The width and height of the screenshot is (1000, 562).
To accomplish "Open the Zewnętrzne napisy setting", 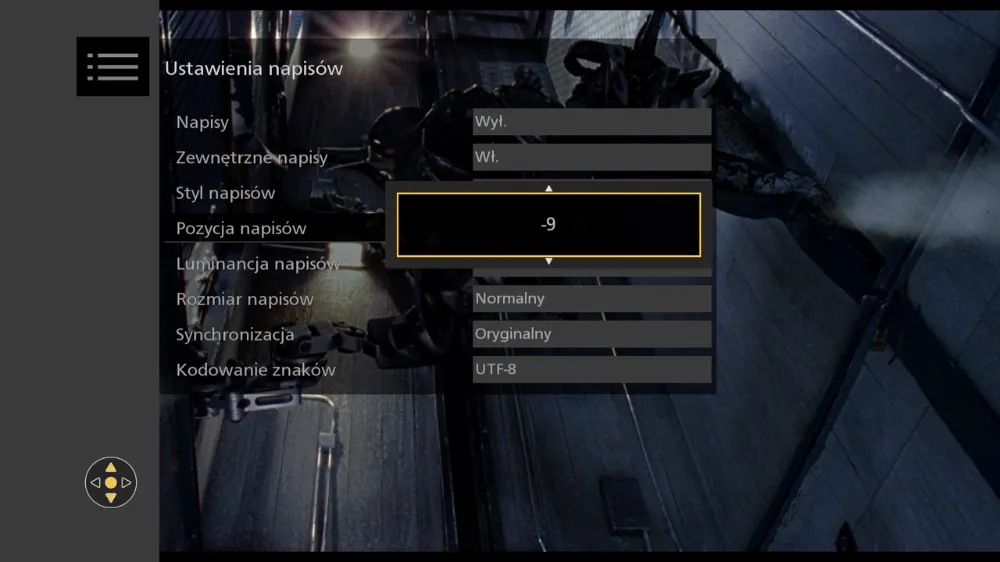I will [251, 157].
